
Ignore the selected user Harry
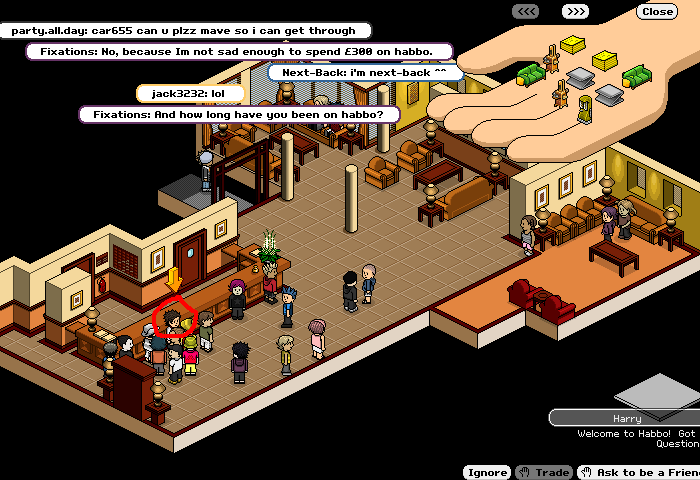487,472
